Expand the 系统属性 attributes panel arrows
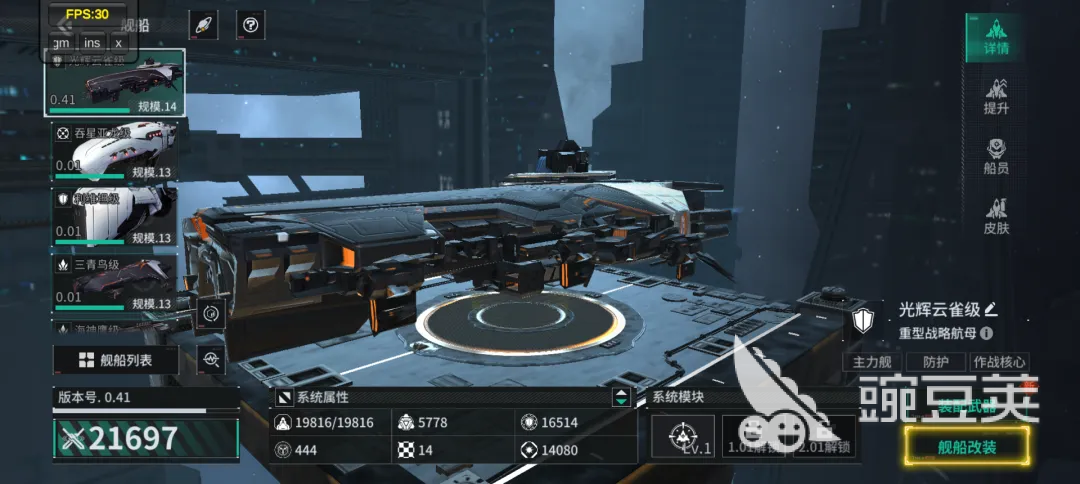The width and height of the screenshot is (1080, 484). [622, 397]
